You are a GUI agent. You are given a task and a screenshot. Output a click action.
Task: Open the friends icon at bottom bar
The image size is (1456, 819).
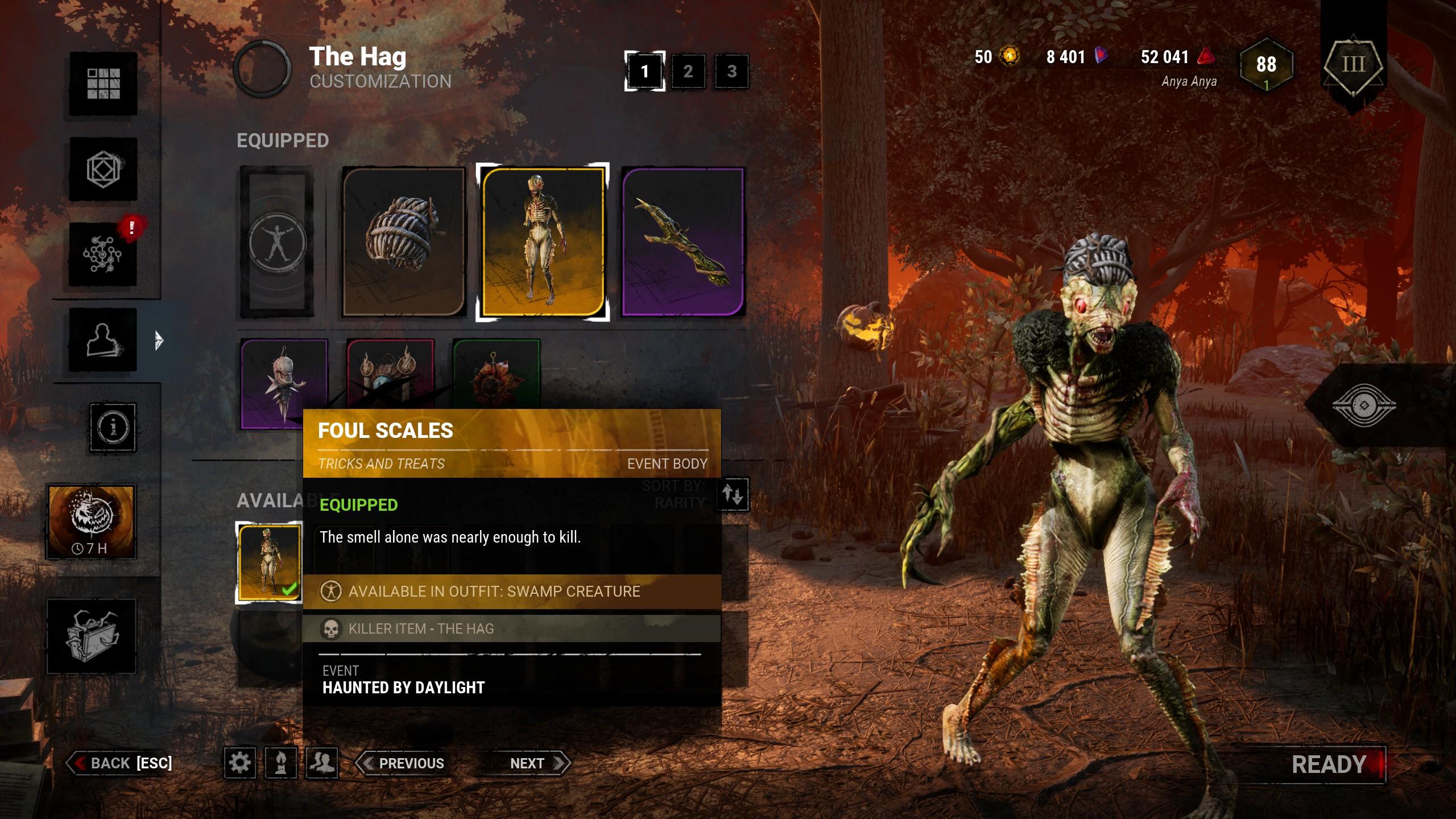pos(322,763)
